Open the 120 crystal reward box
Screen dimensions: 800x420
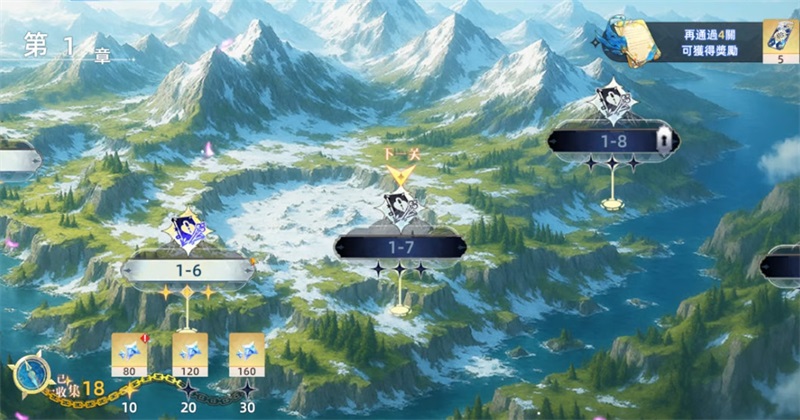click(188, 353)
